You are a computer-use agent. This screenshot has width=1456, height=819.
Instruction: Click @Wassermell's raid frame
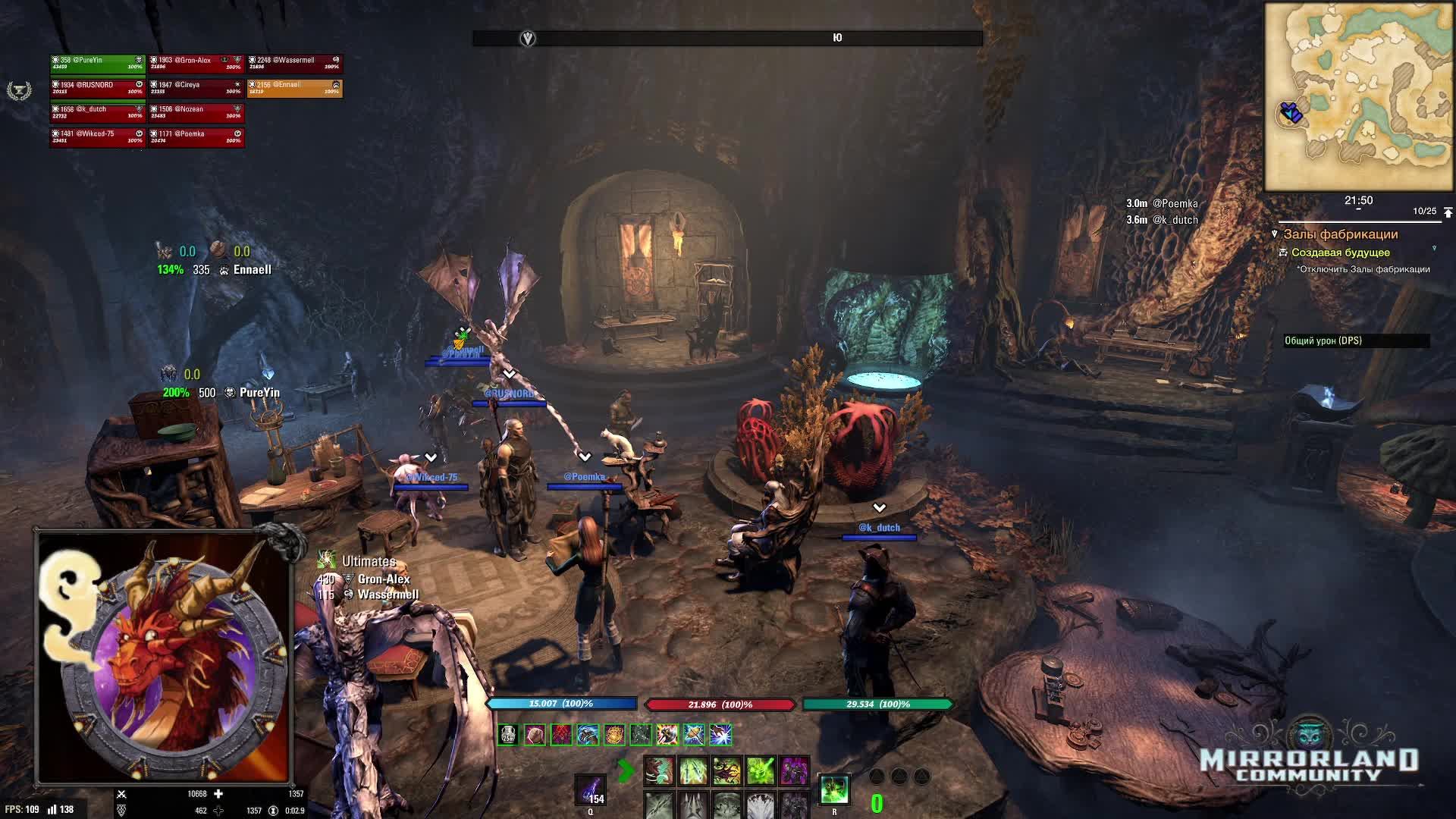click(294, 64)
